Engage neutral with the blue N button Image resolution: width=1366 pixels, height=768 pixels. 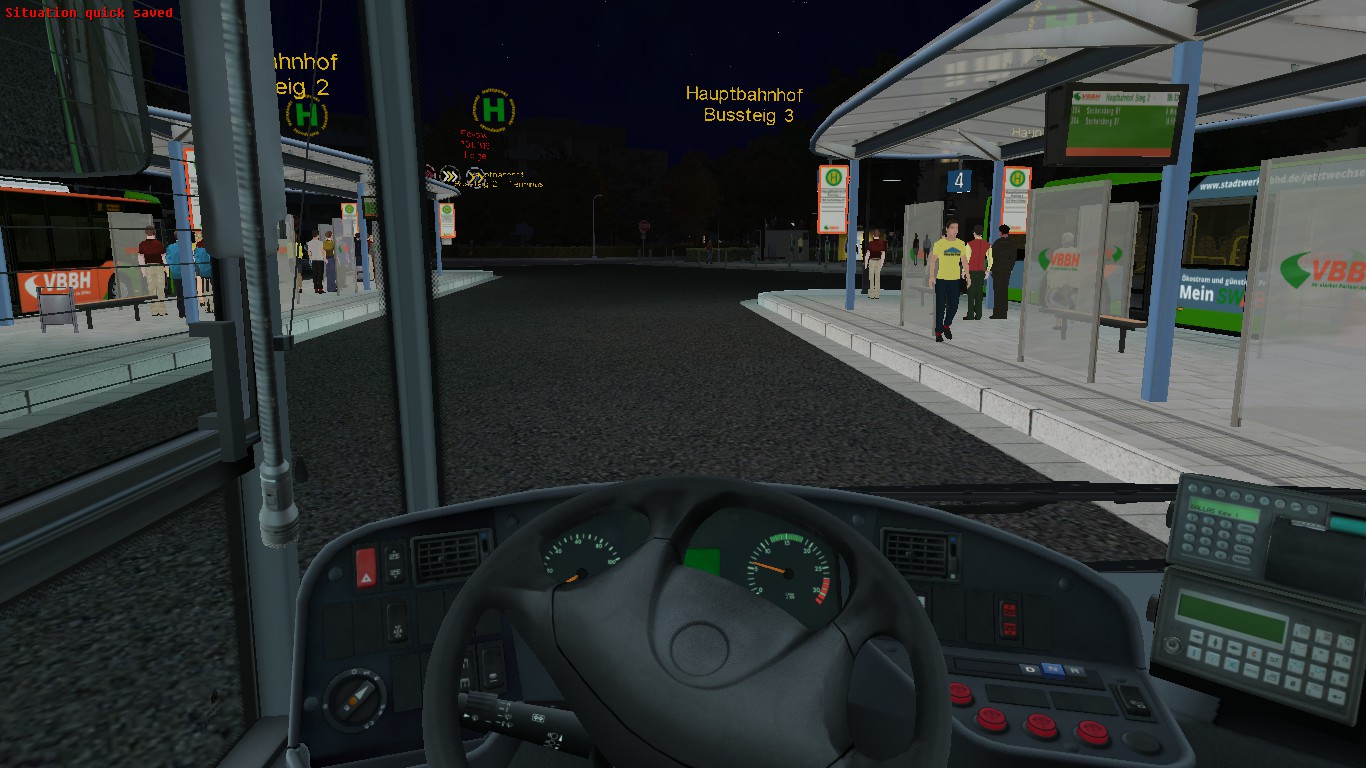click(1051, 669)
